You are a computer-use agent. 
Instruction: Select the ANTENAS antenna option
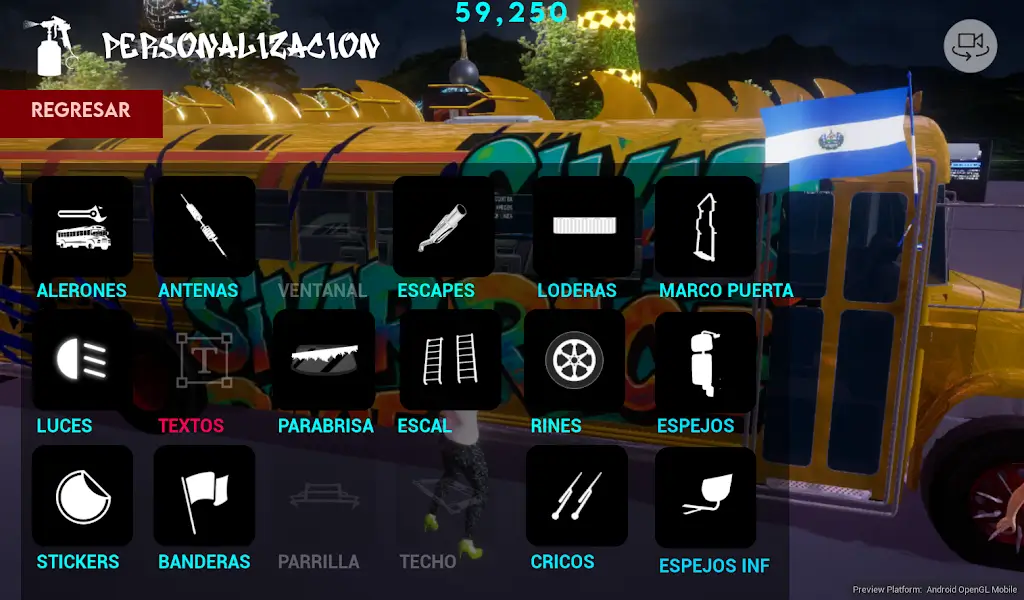pos(203,227)
